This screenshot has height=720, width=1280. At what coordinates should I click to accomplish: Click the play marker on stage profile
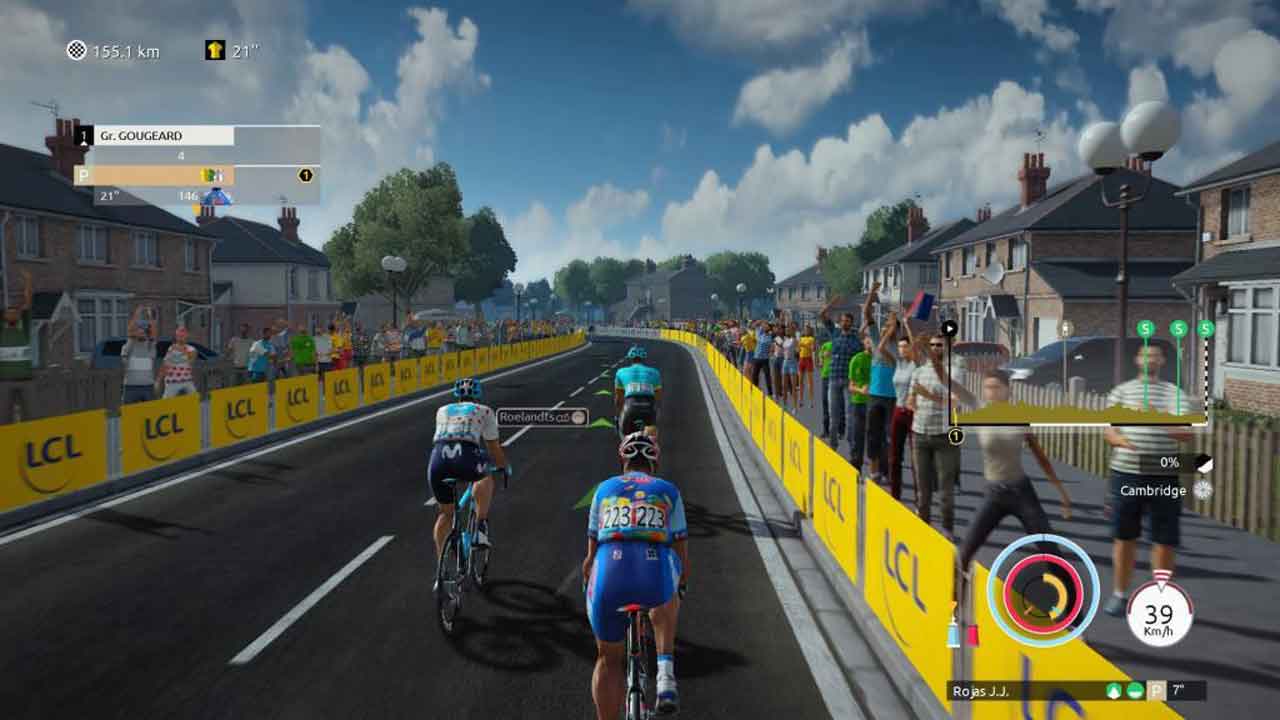(949, 327)
